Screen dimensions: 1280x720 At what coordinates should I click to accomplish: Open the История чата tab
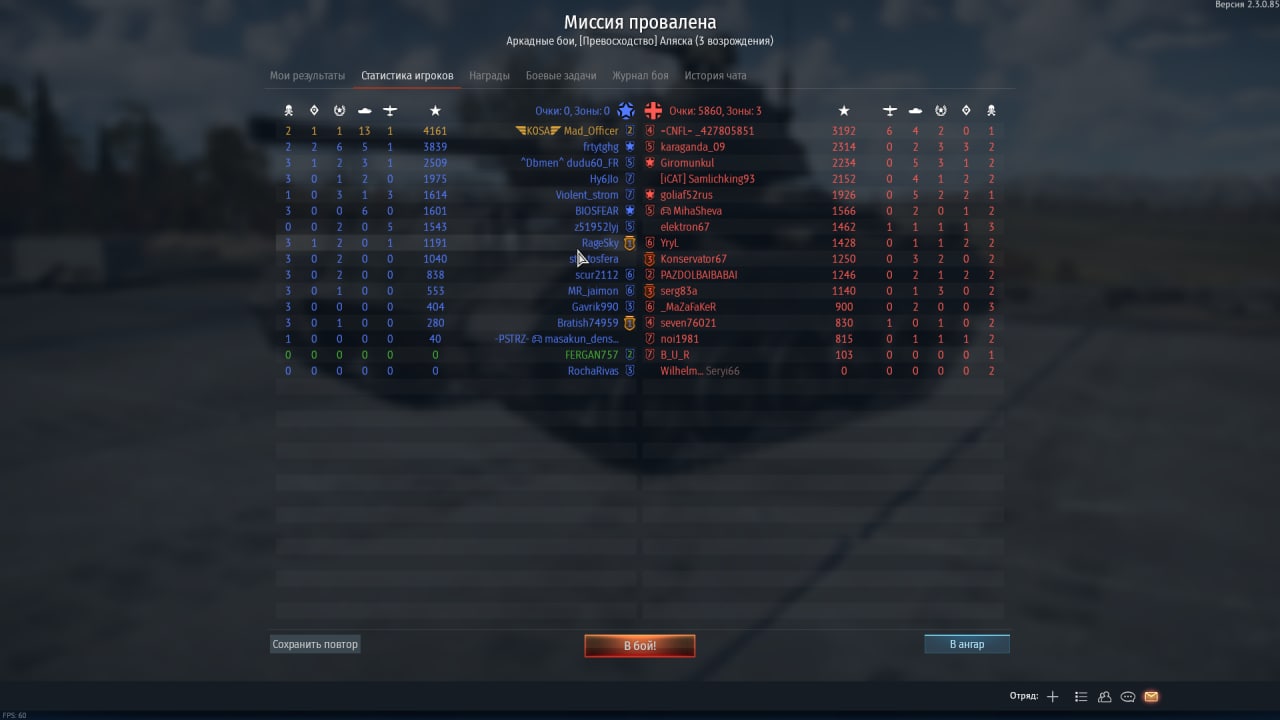[x=715, y=76]
